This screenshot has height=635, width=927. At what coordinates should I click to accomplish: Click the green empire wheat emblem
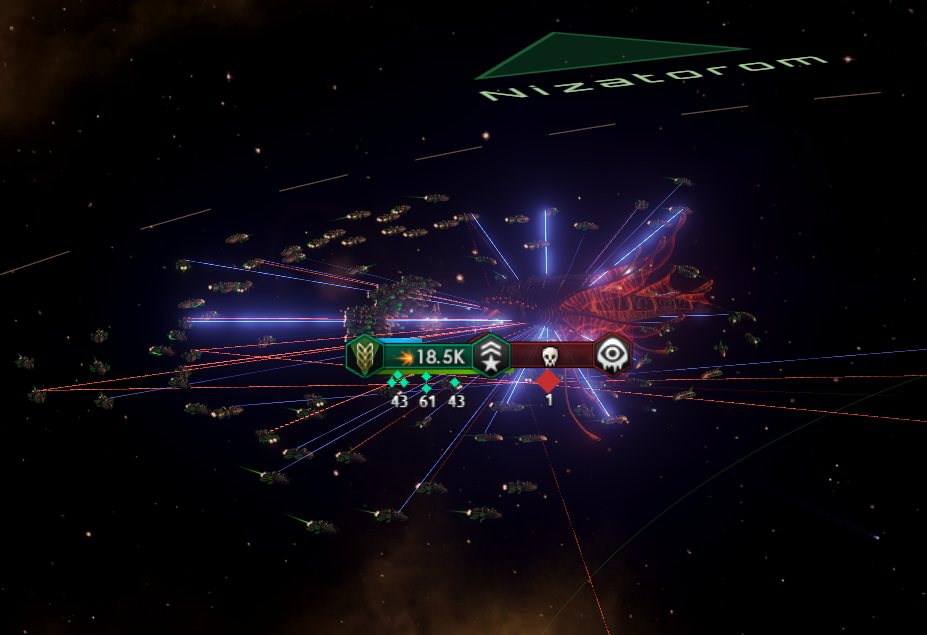364,357
